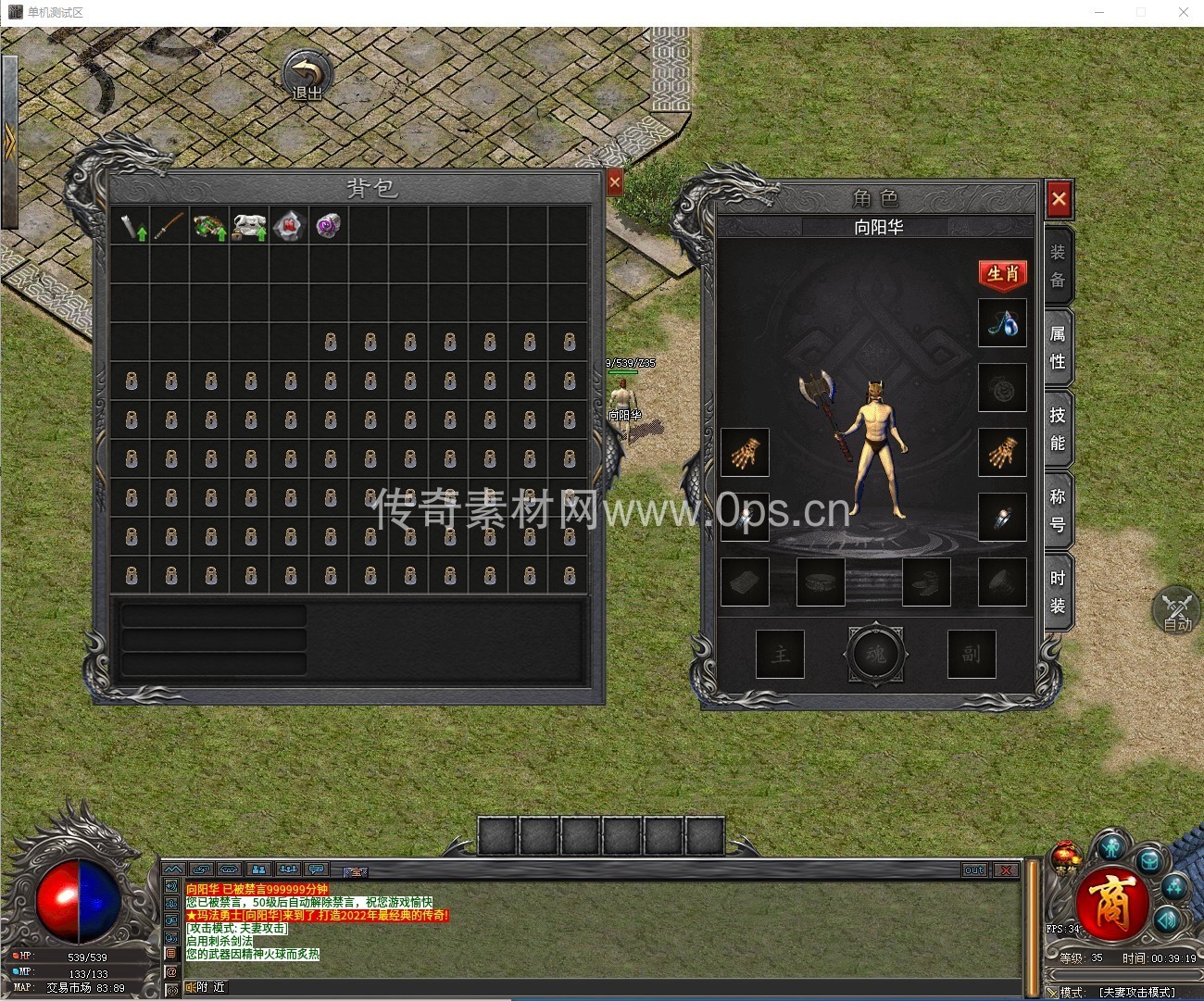This screenshot has height=1001, width=1204.
Task: Select the 时装 fashion tab
Action: coord(1058,592)
